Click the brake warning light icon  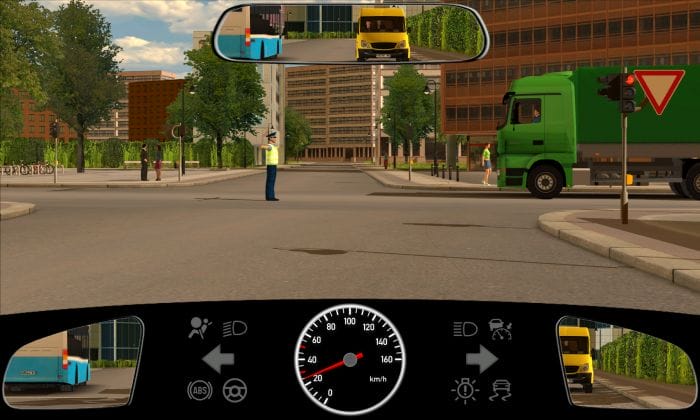click(465, 390)
